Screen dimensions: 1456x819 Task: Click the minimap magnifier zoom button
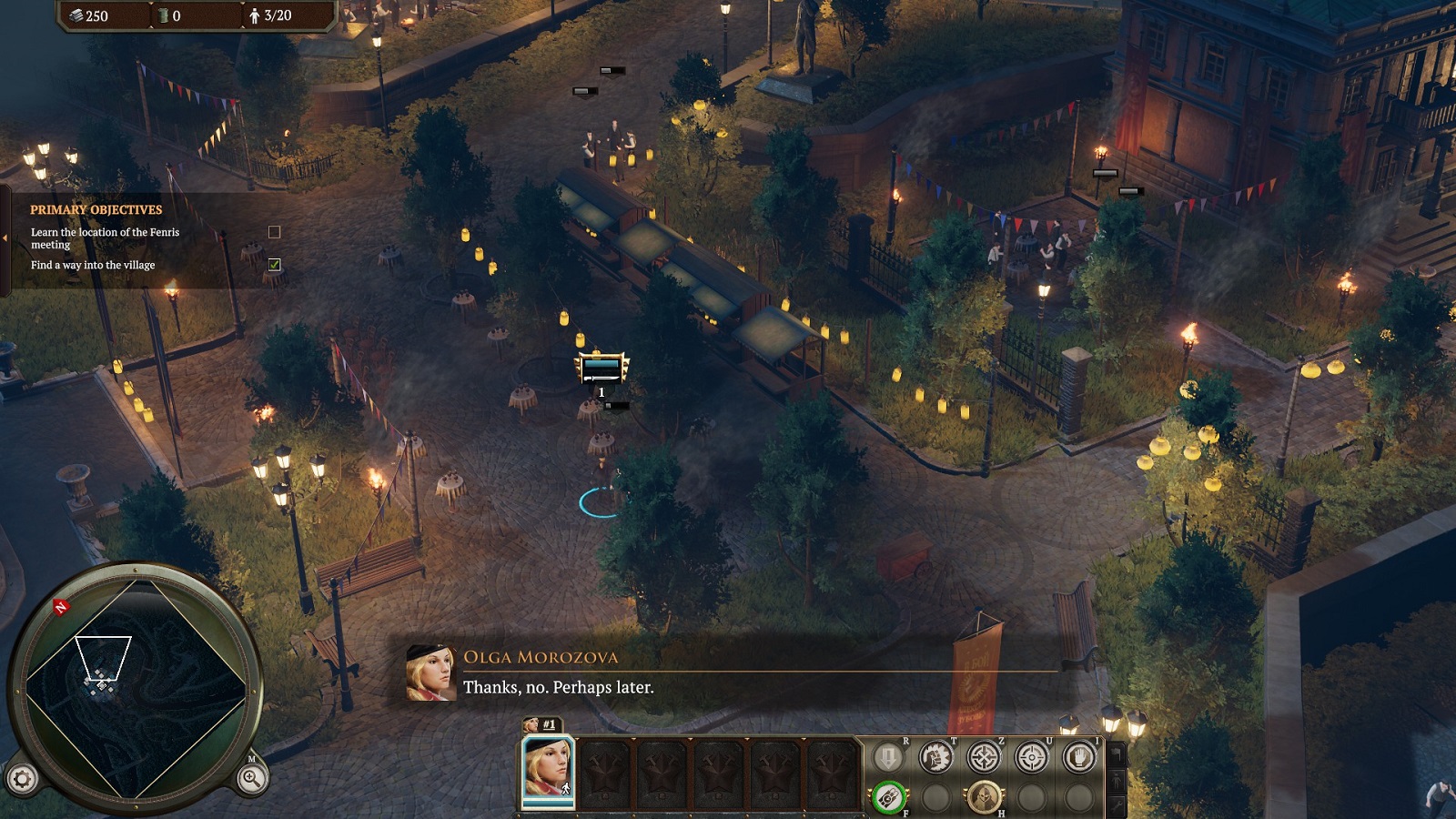click(251, 777)
